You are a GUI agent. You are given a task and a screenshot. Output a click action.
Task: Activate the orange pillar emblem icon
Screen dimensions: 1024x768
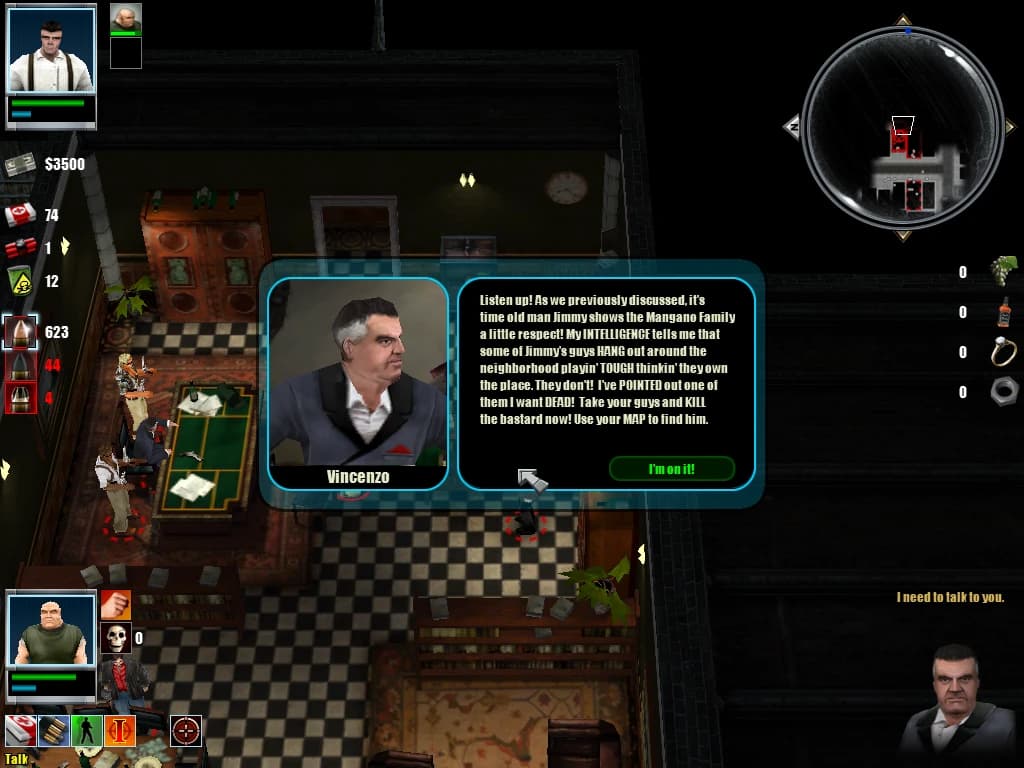(x=119, y=731)
